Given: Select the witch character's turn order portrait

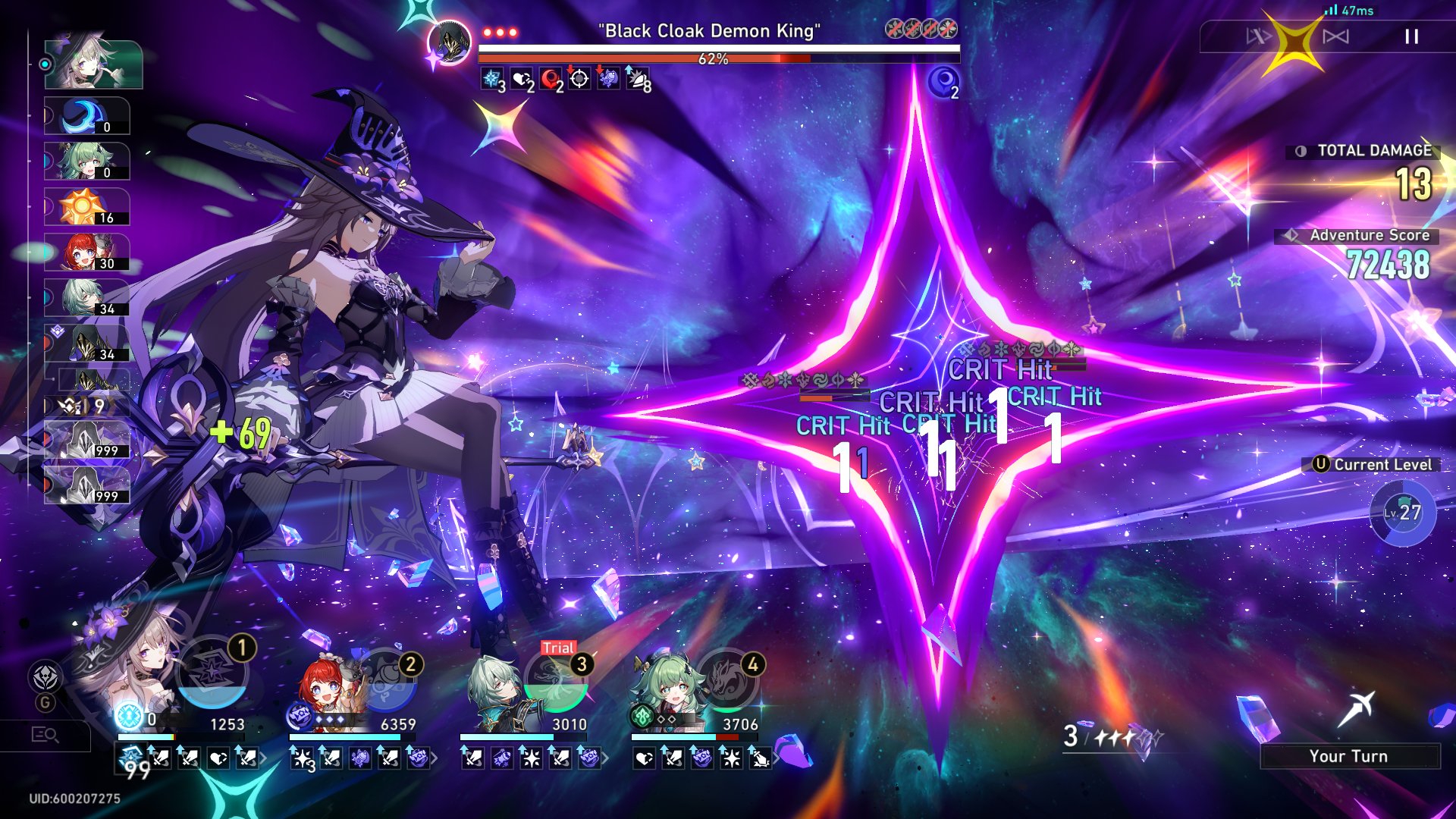Looking at the screenshot, I should click(93, 64).
